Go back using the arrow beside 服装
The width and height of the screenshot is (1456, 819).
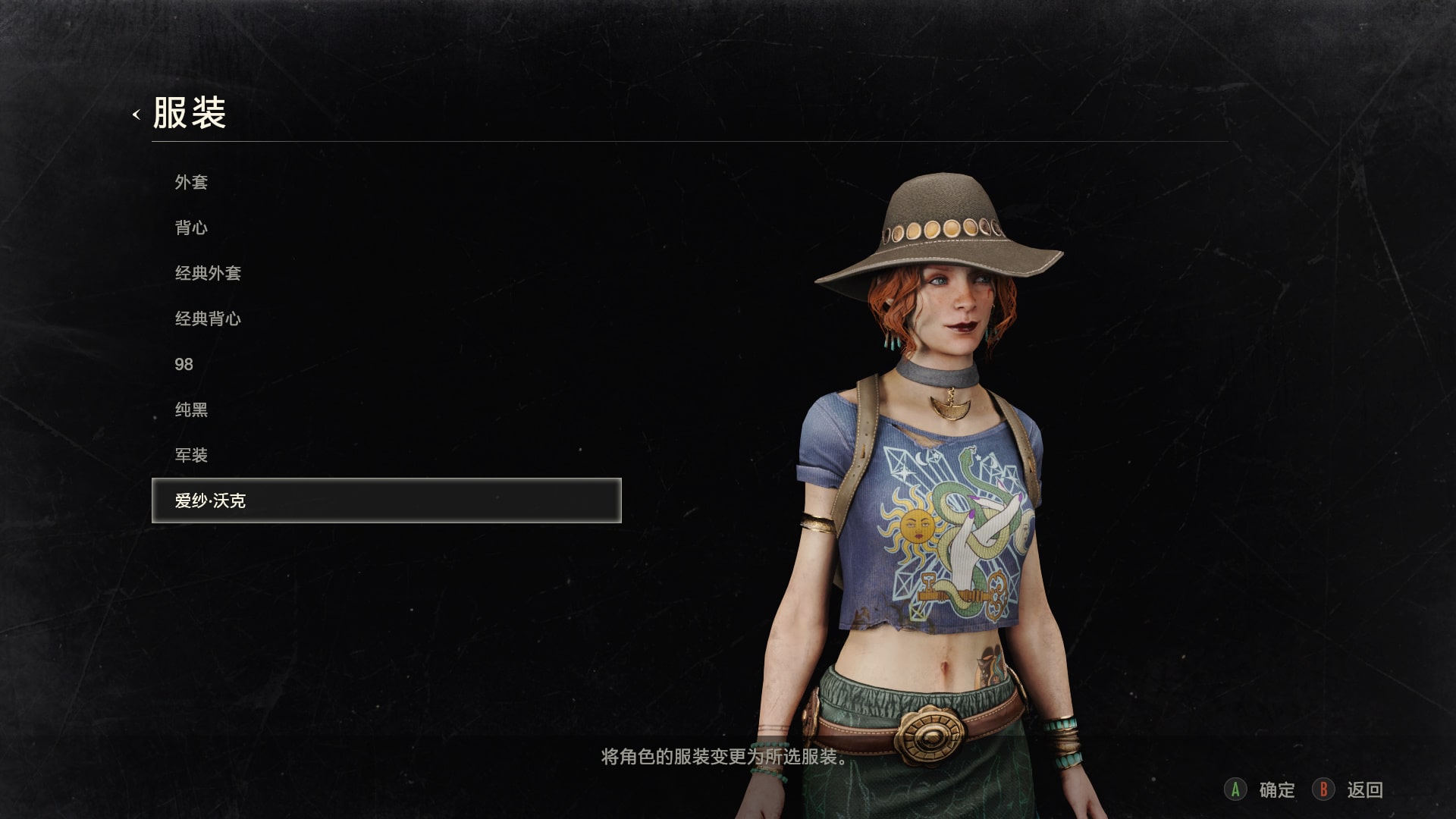click(x=136, y=115)
